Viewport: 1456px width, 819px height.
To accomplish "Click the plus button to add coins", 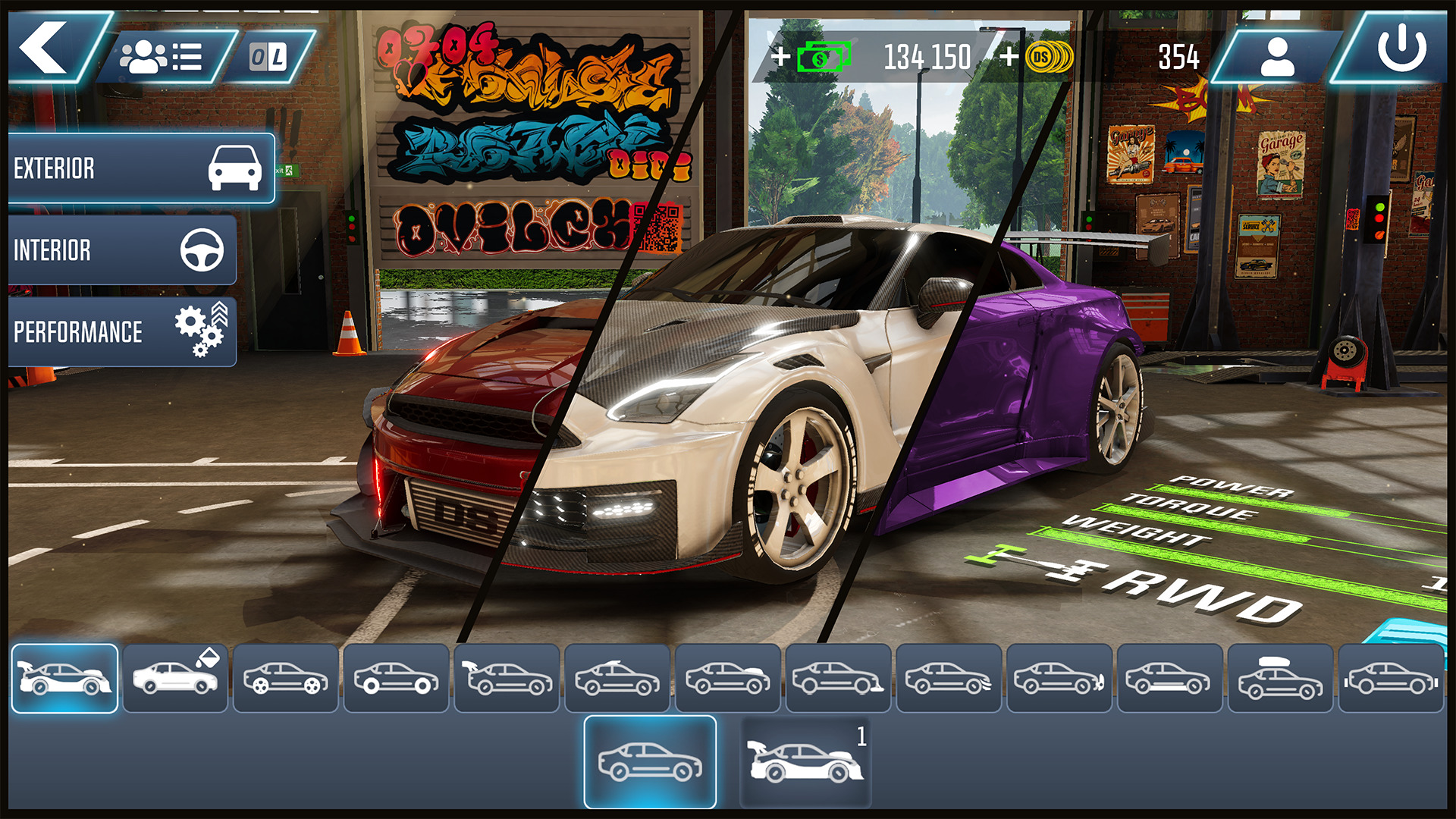I will (1009, 55).
